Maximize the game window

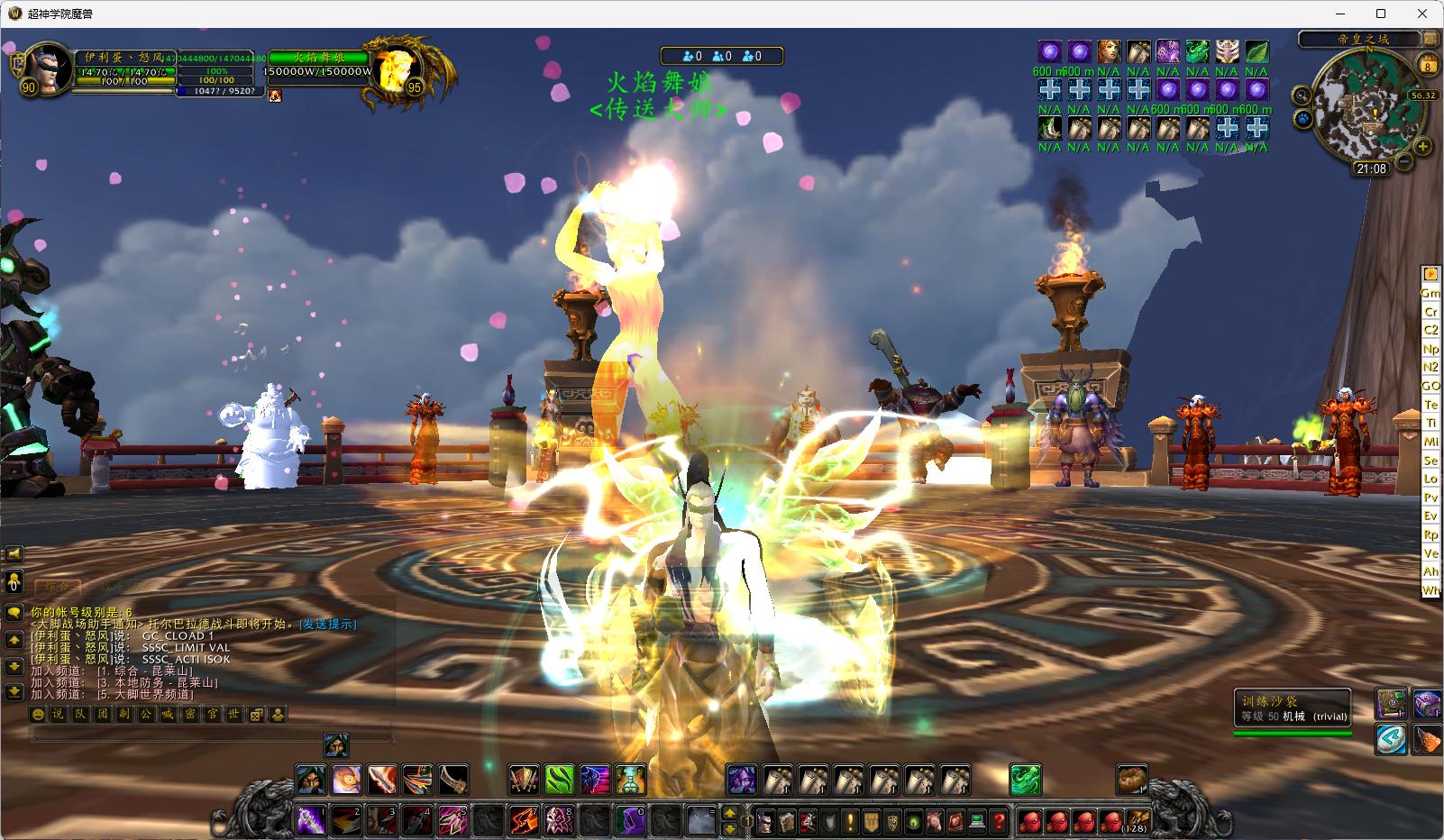pos(1381,14)
